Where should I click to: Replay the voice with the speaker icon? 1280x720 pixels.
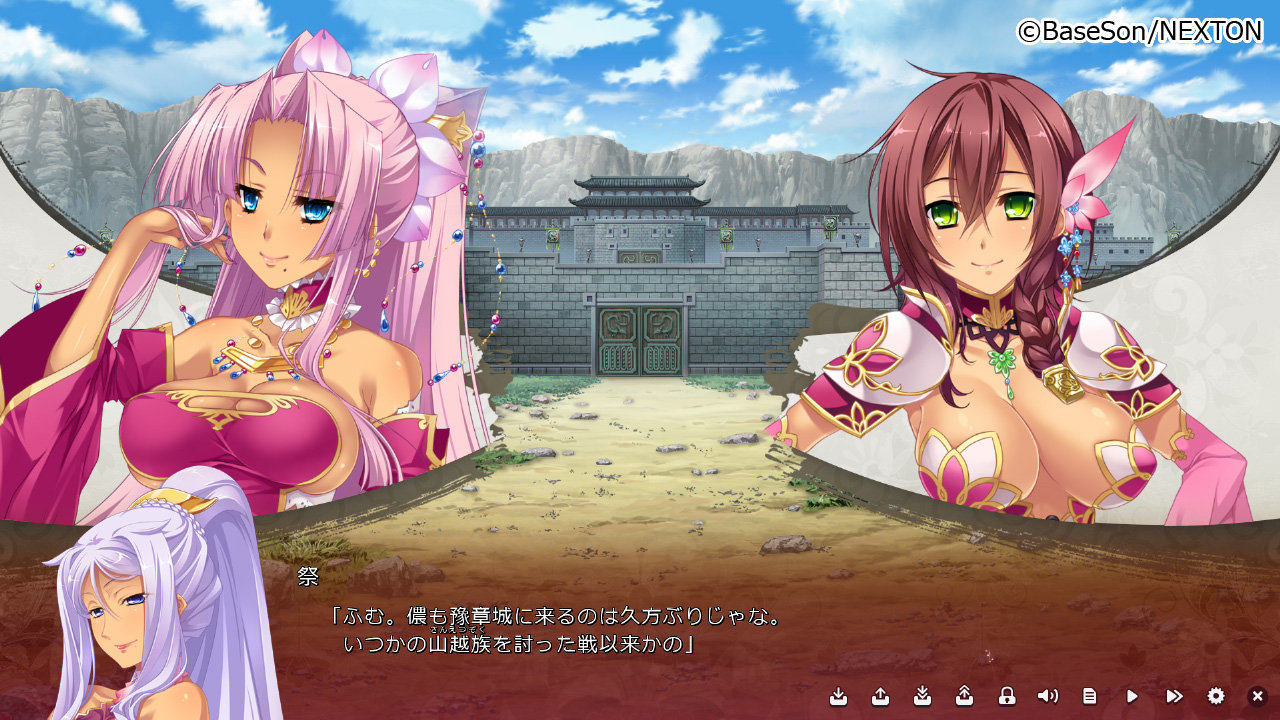1048,696
